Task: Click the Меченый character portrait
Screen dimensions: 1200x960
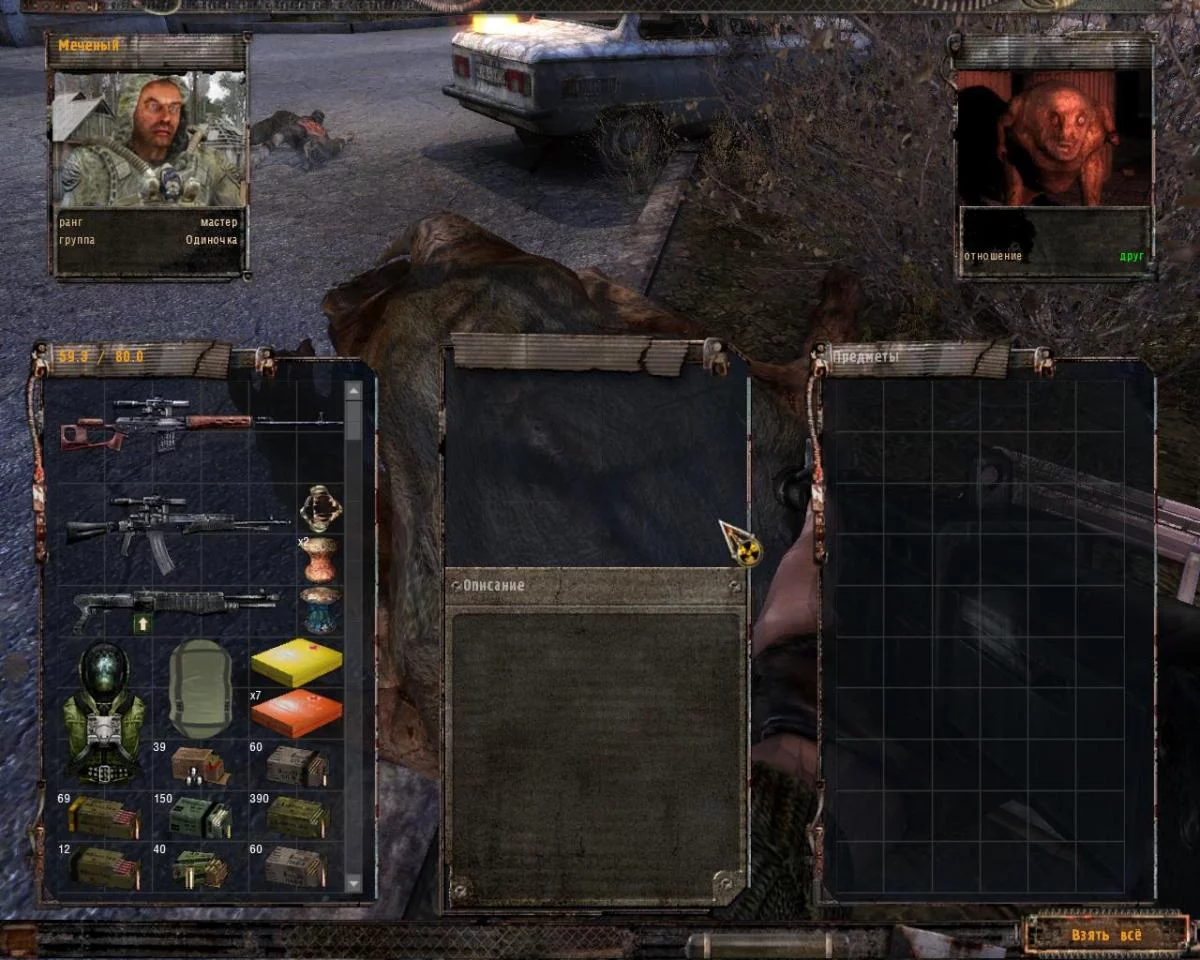Action: [x=147, y=139]
